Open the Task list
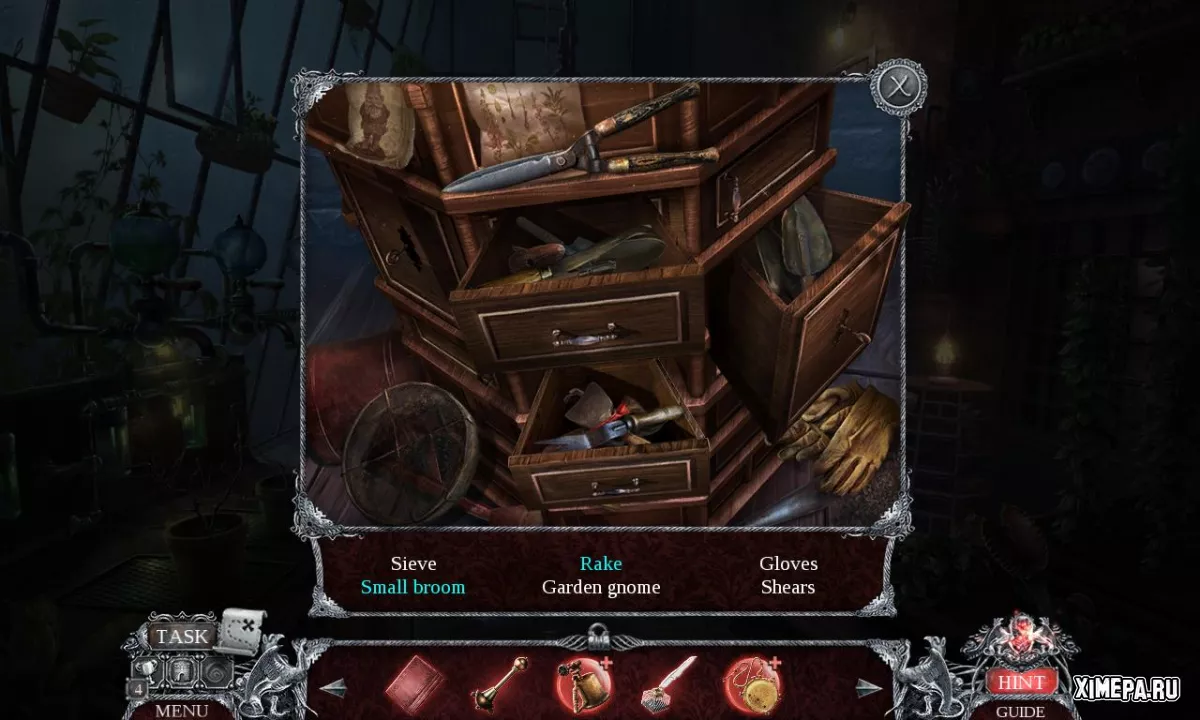1200x720 pixels. click(182, 636)
